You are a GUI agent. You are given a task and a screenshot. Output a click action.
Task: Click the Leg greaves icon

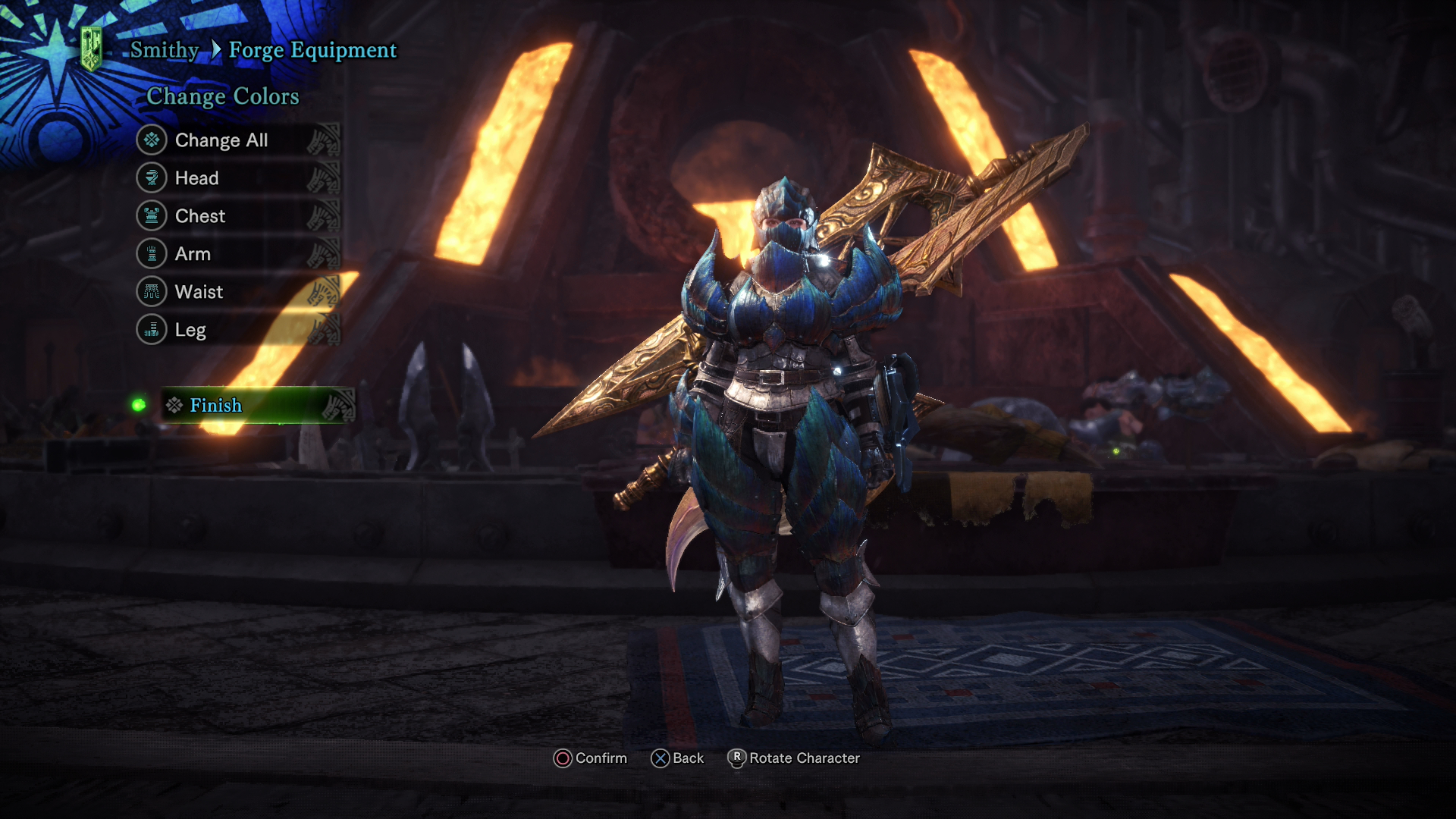[x=152, y=329]
